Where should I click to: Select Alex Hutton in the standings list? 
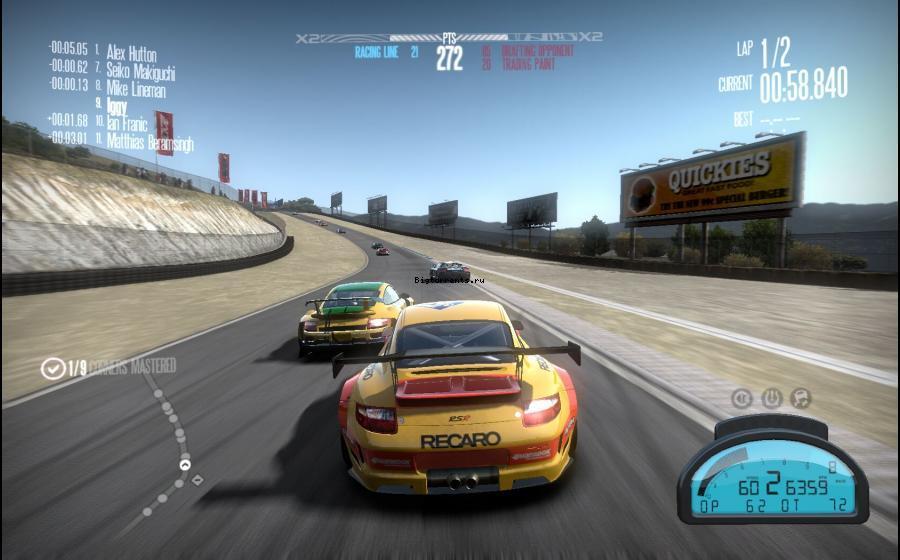(x=131, y=52)
